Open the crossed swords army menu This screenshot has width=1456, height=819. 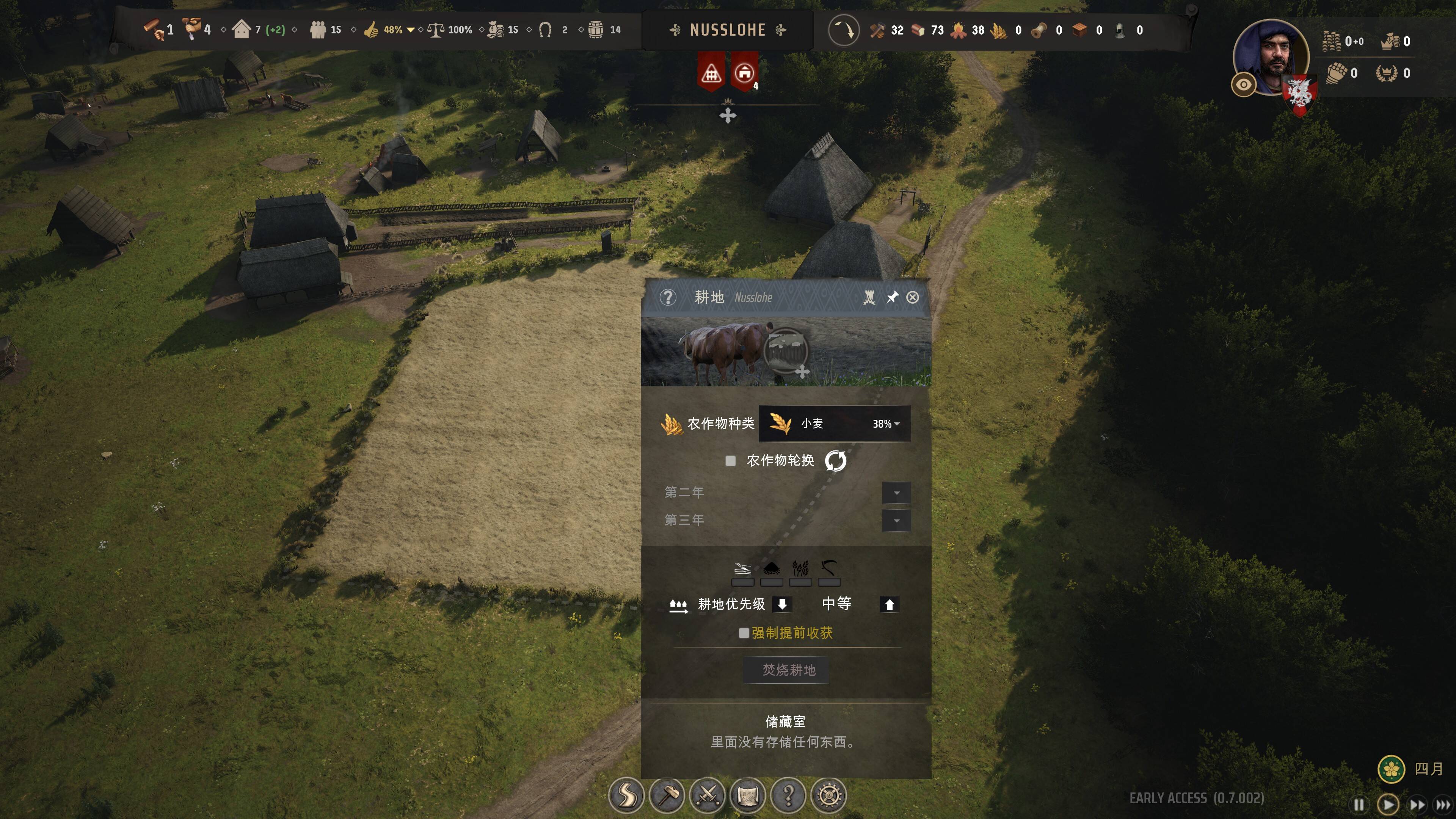point(707,795)
